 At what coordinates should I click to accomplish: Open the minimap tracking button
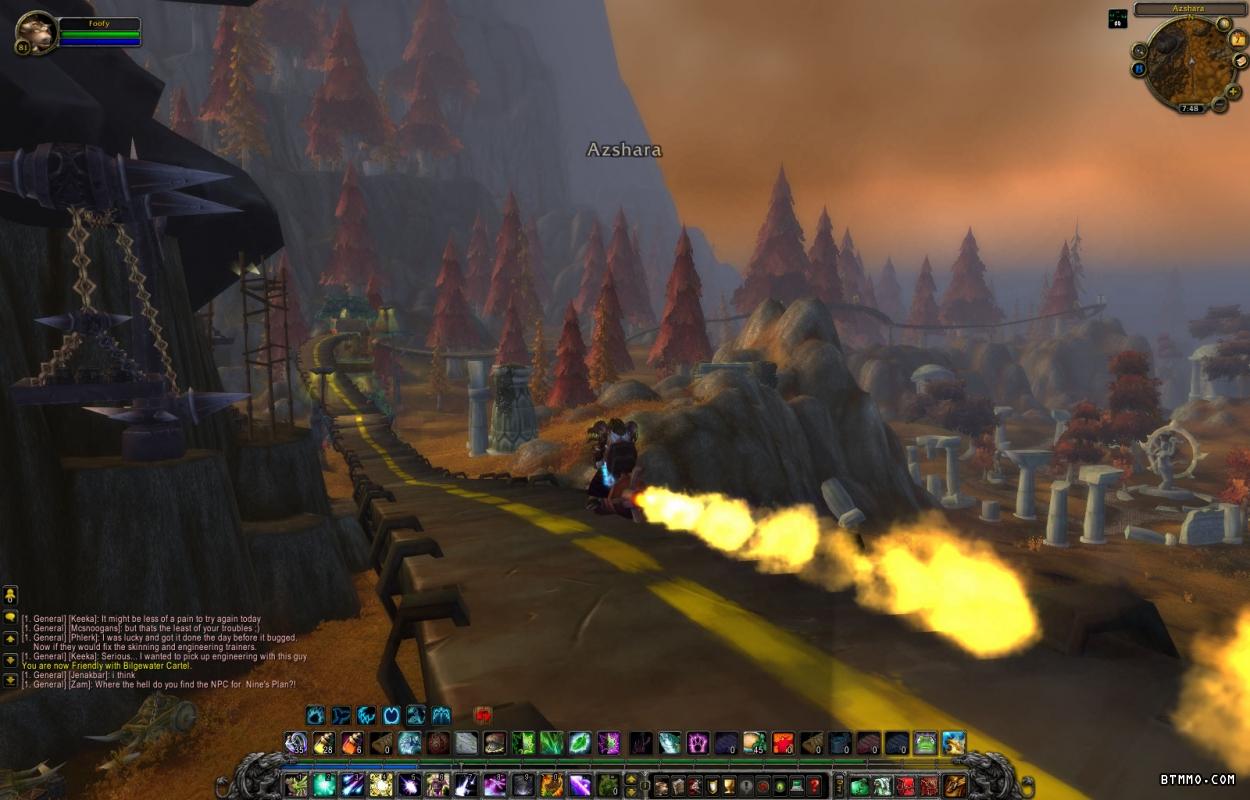point(1140,50)
